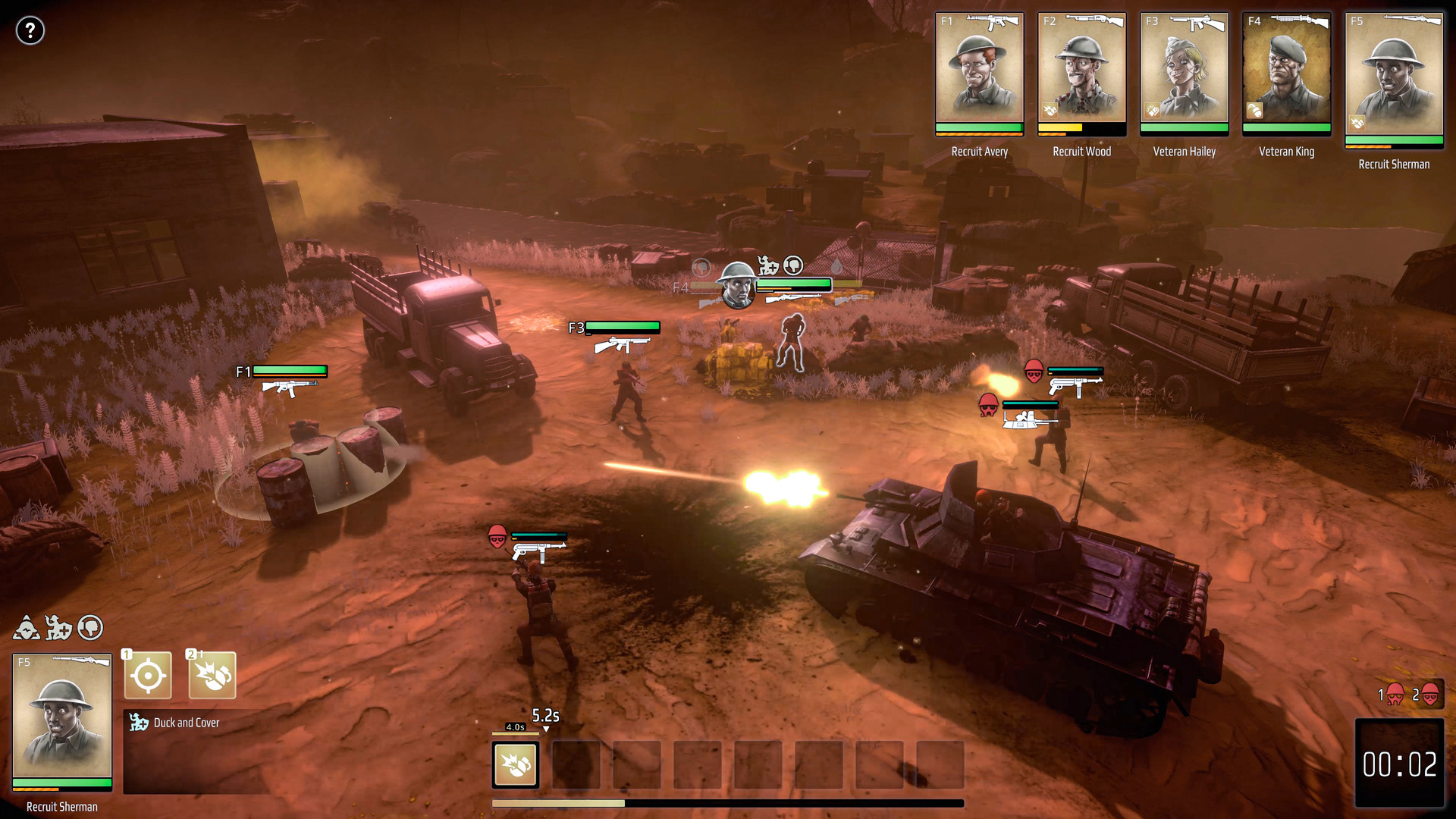Viewport: 1456px width, 819px height.
Task: Activate the Duck and Cover ability icon
Action: click(212, 675)
